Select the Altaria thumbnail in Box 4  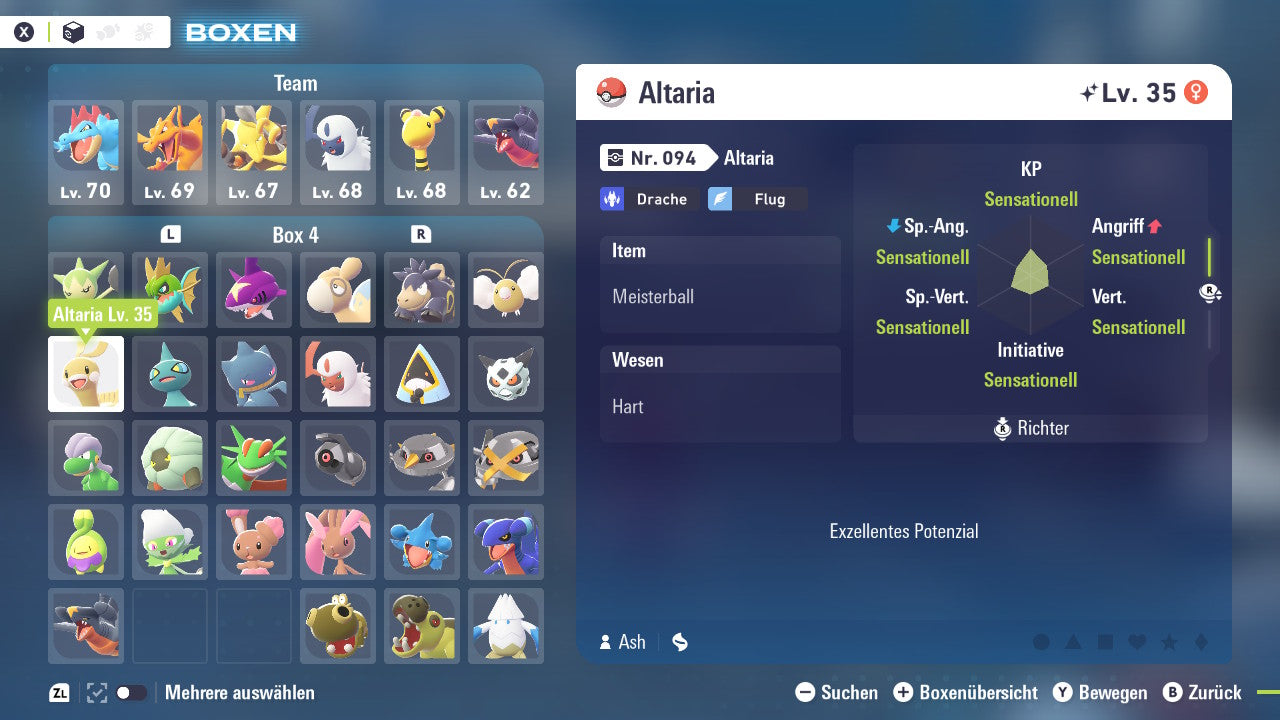[86, 374]
